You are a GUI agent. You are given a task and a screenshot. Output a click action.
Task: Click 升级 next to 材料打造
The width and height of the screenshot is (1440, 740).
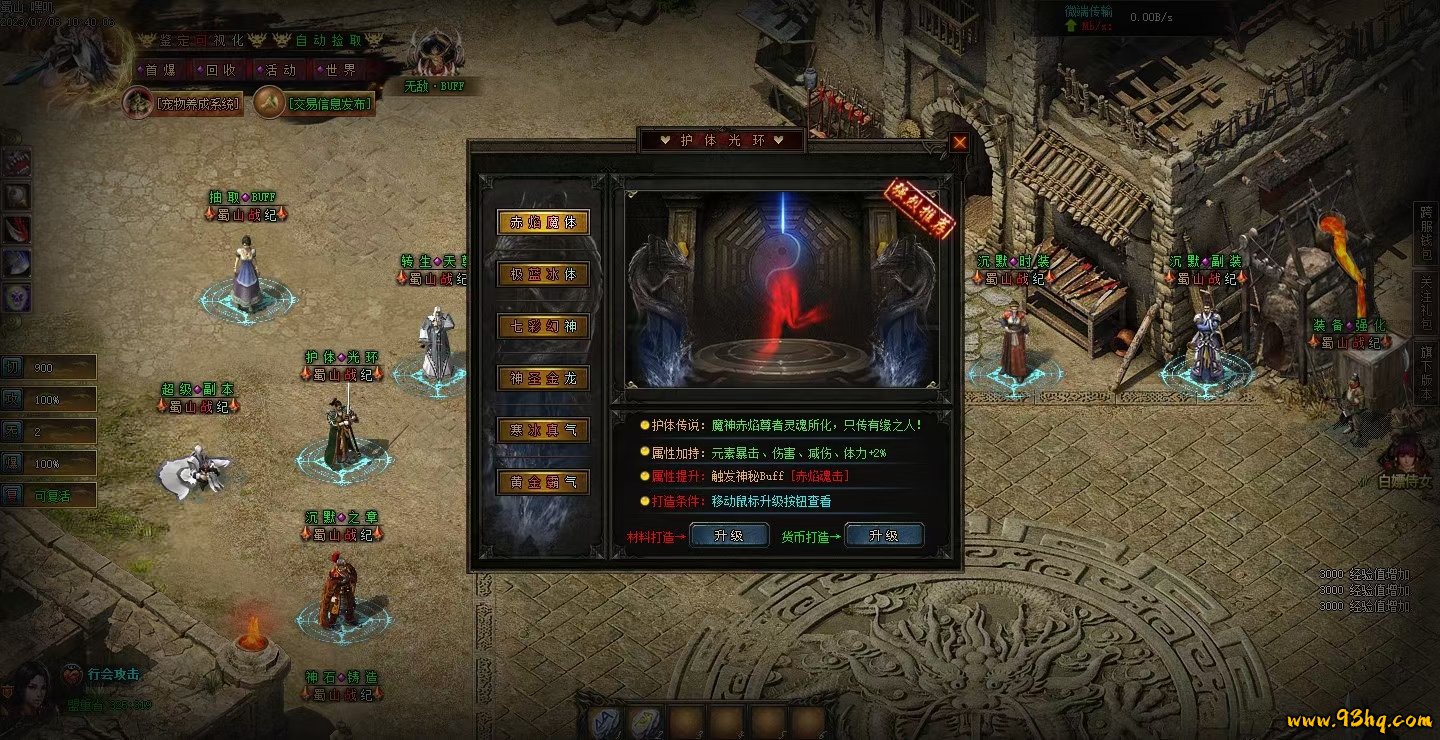click(729, 536)
